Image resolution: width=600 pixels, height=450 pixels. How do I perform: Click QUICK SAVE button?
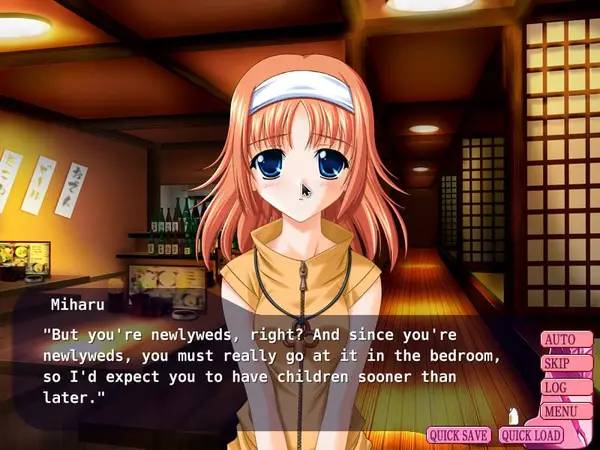[459, 435]
